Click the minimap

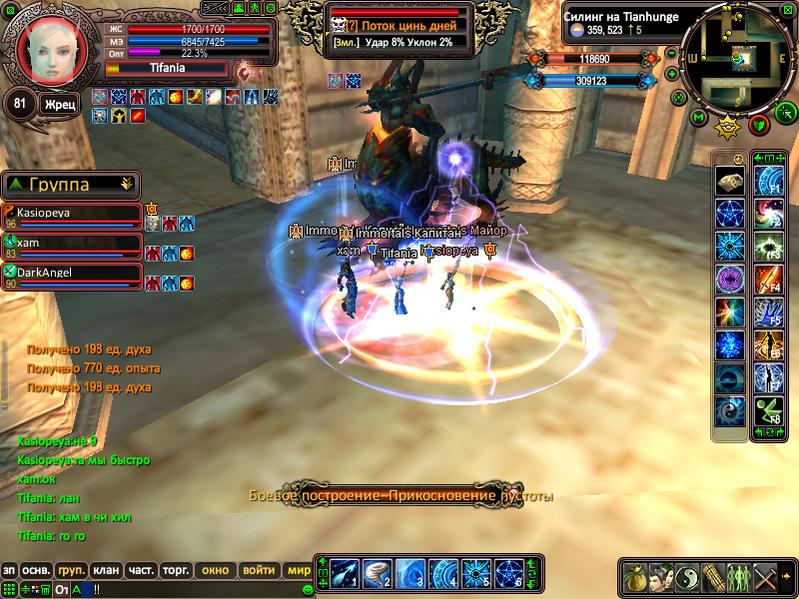pos(740,60)
